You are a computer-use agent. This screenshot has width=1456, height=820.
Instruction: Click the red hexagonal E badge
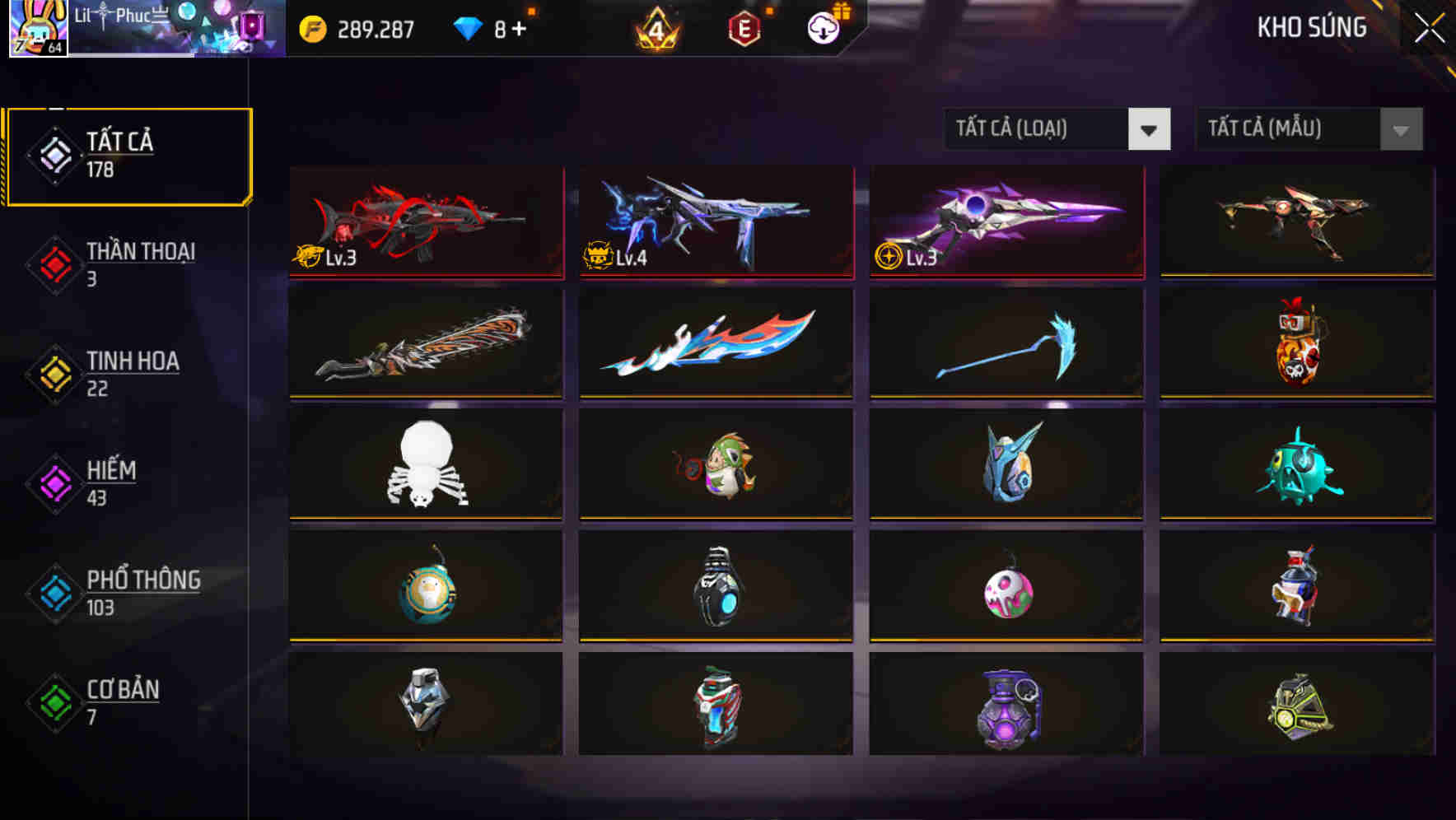click(x=744, y=27)
